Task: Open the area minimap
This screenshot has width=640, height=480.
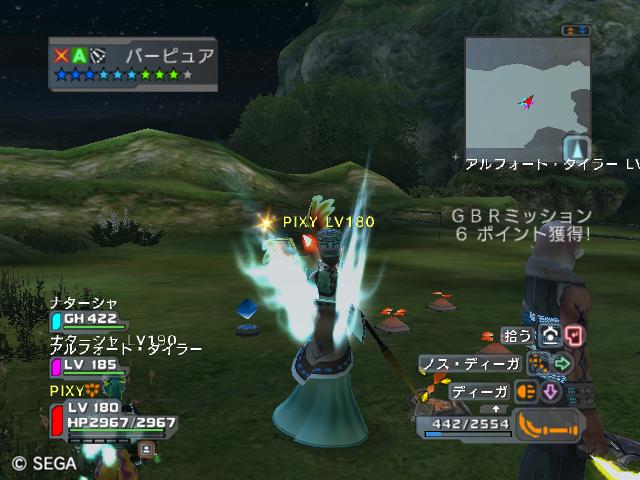Action: coord(528,94)
